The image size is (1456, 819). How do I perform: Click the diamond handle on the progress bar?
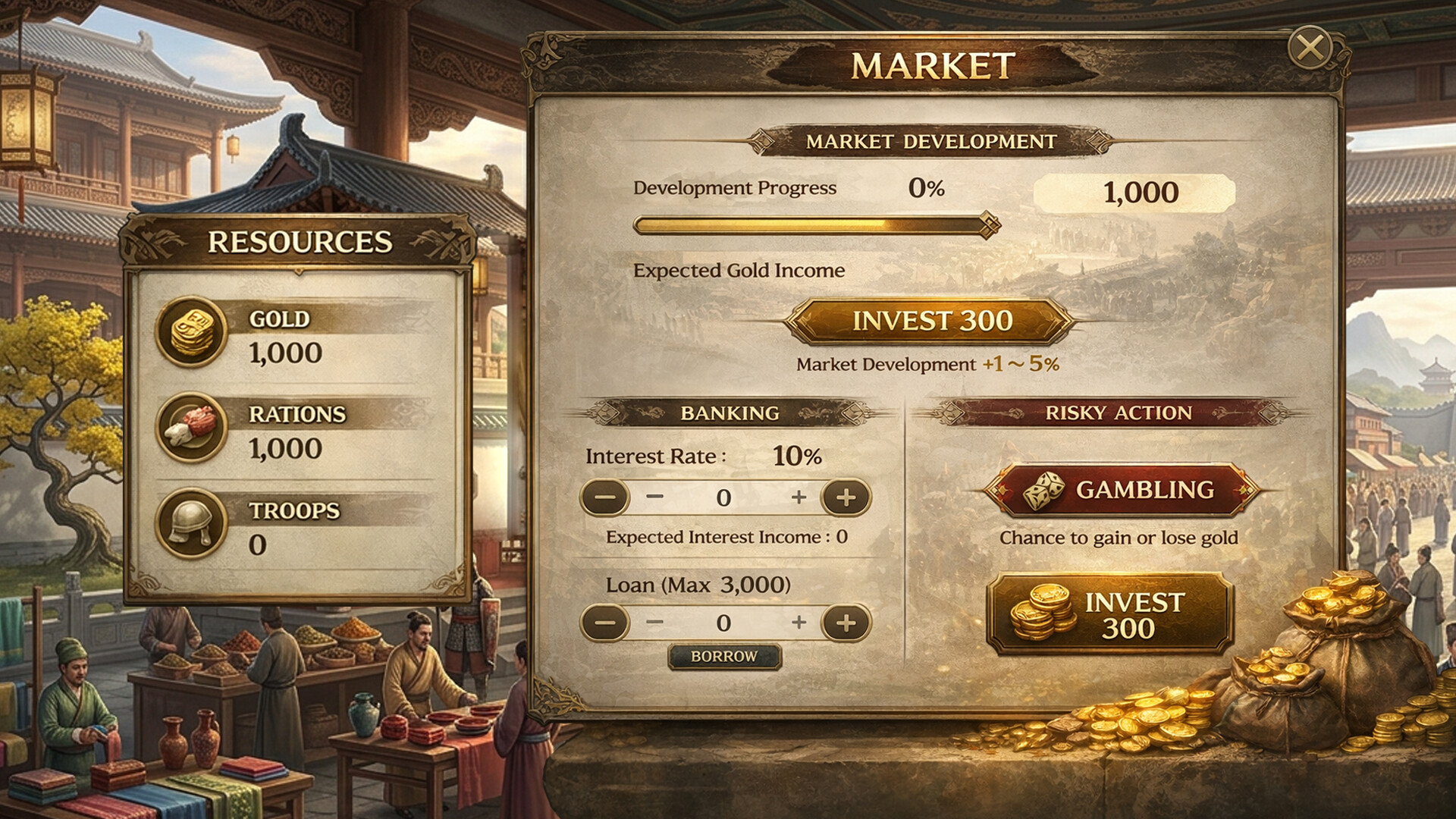coord(988,223)
